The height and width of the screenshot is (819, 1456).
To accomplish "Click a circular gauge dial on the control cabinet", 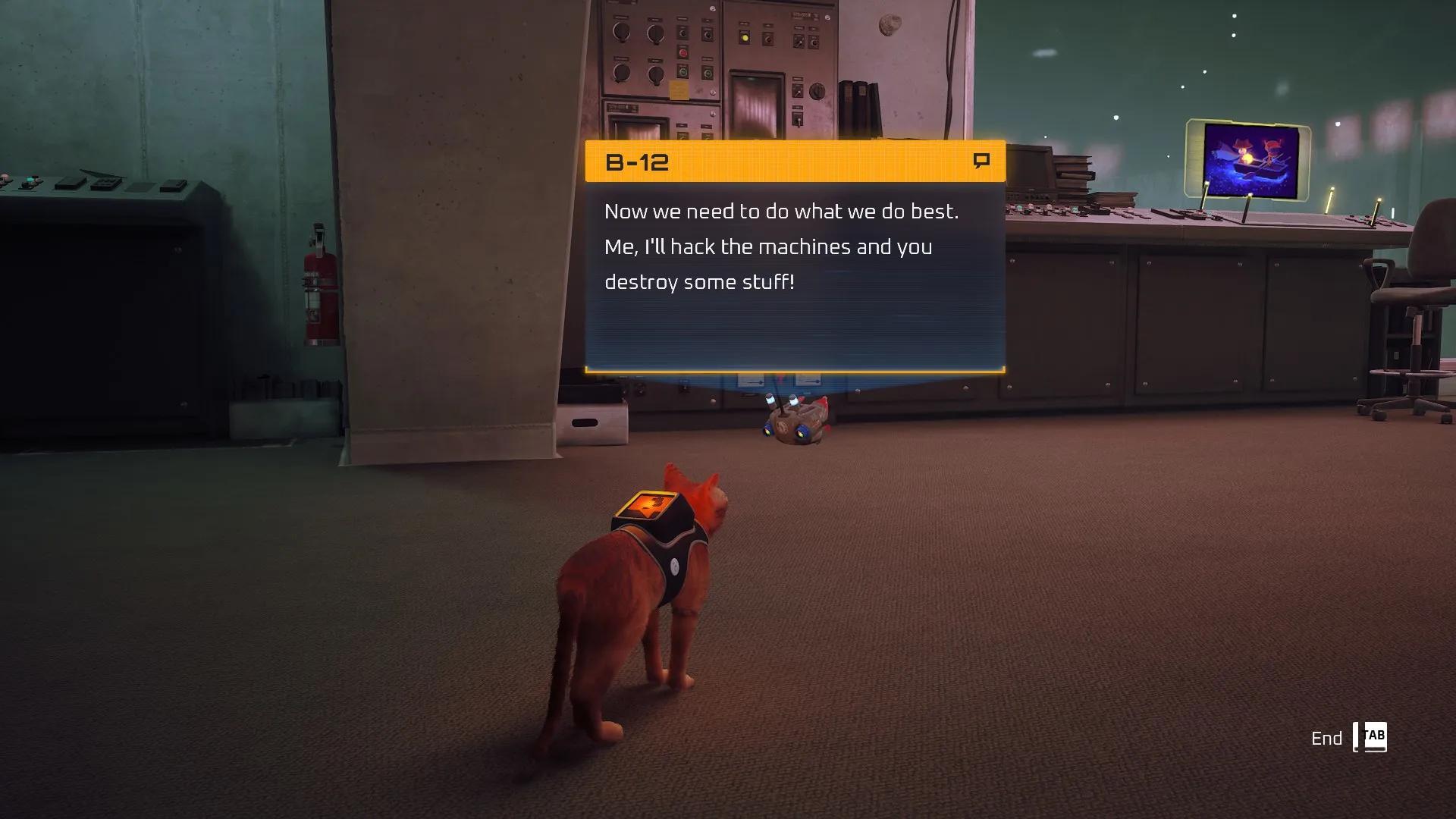I will point(622,32).
